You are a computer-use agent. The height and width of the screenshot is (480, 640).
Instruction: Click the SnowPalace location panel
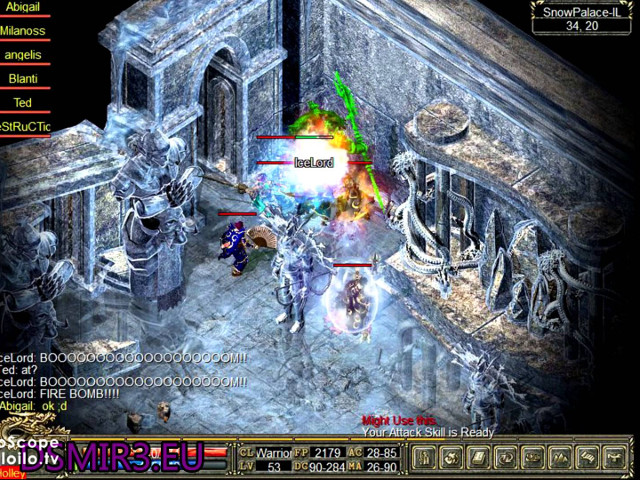(x=581, y=18)
